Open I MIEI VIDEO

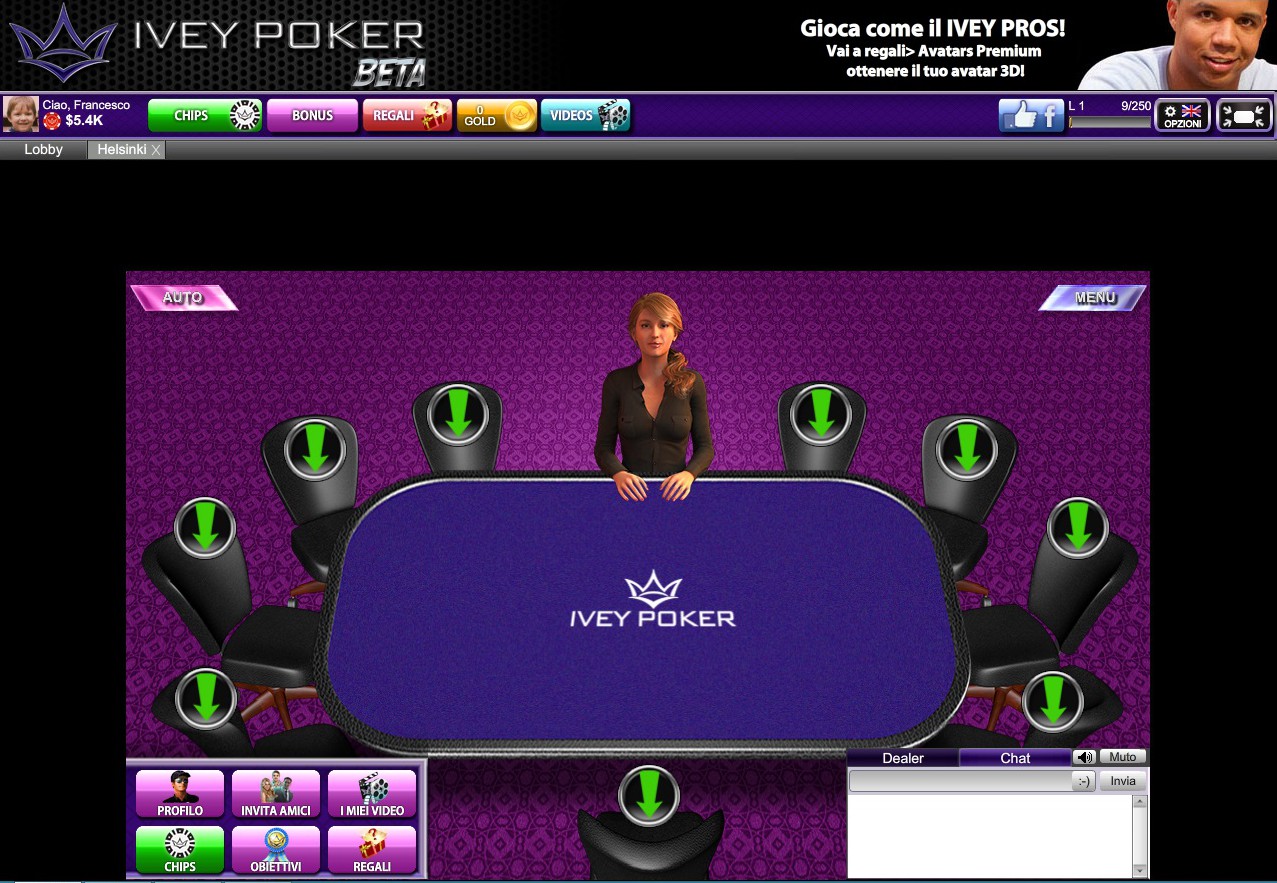coord(372,794)
